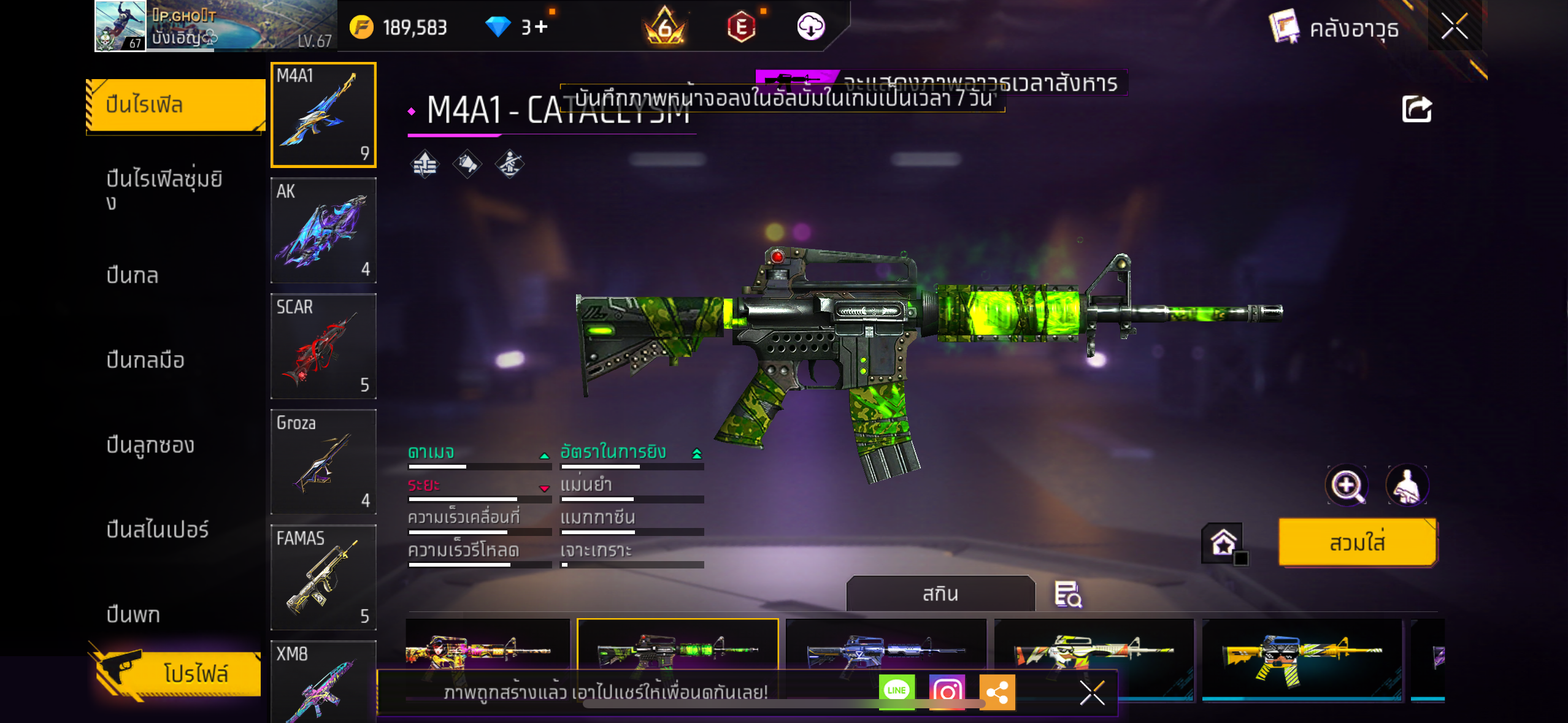
Task: Open the ปืนลูกซอง weapon category
Action: pyautogui.click(x=150, y=445)
